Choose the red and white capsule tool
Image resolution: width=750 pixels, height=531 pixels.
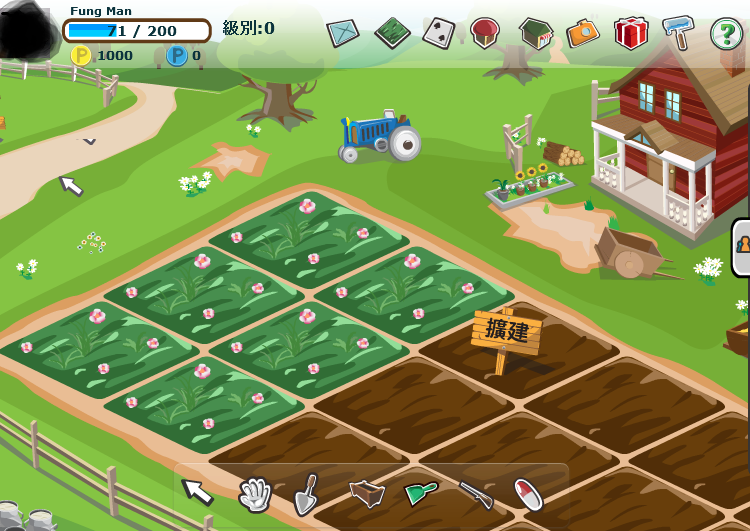[x=528, y=493]
